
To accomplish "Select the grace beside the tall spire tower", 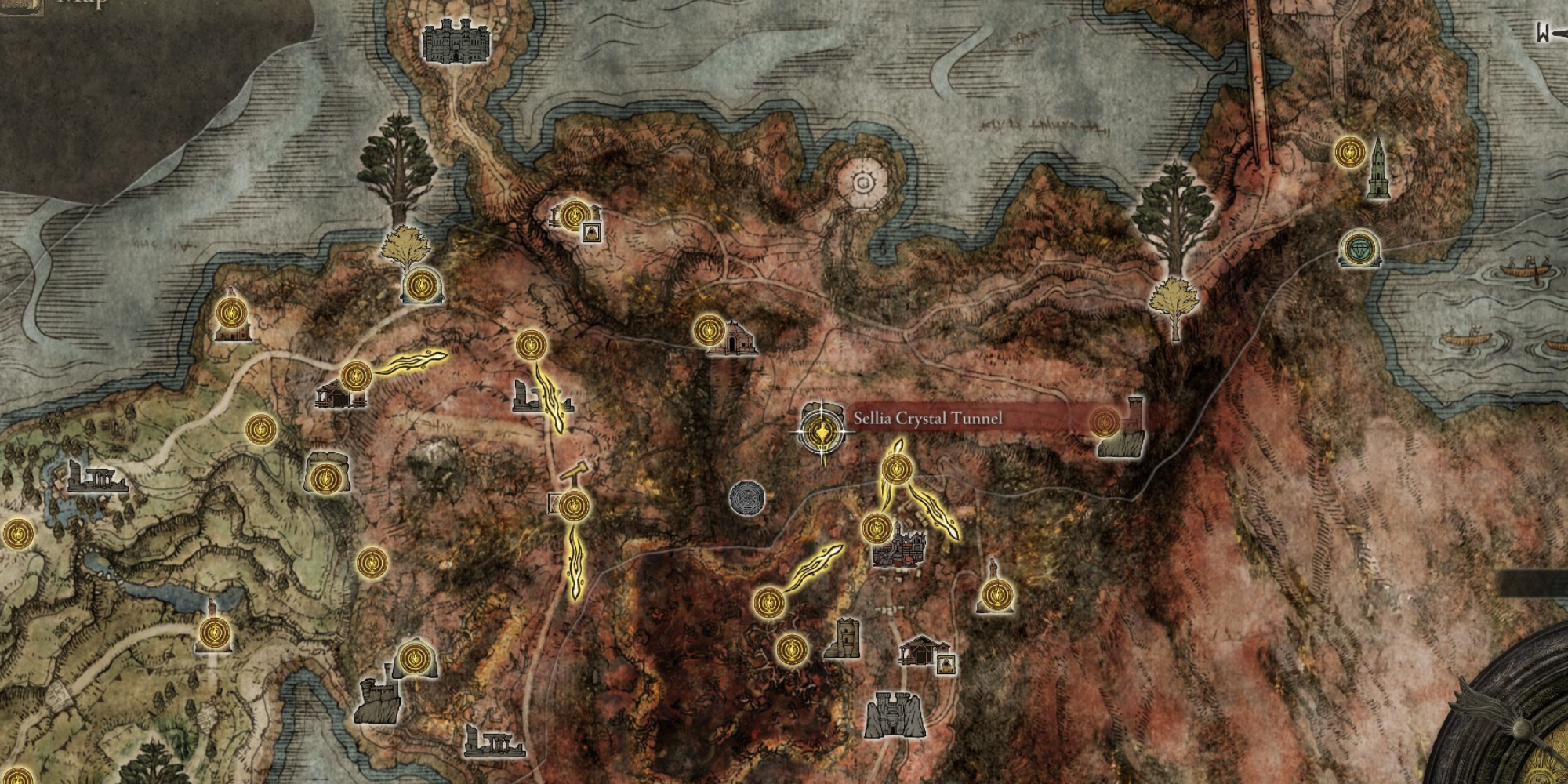I will 1350,151.
